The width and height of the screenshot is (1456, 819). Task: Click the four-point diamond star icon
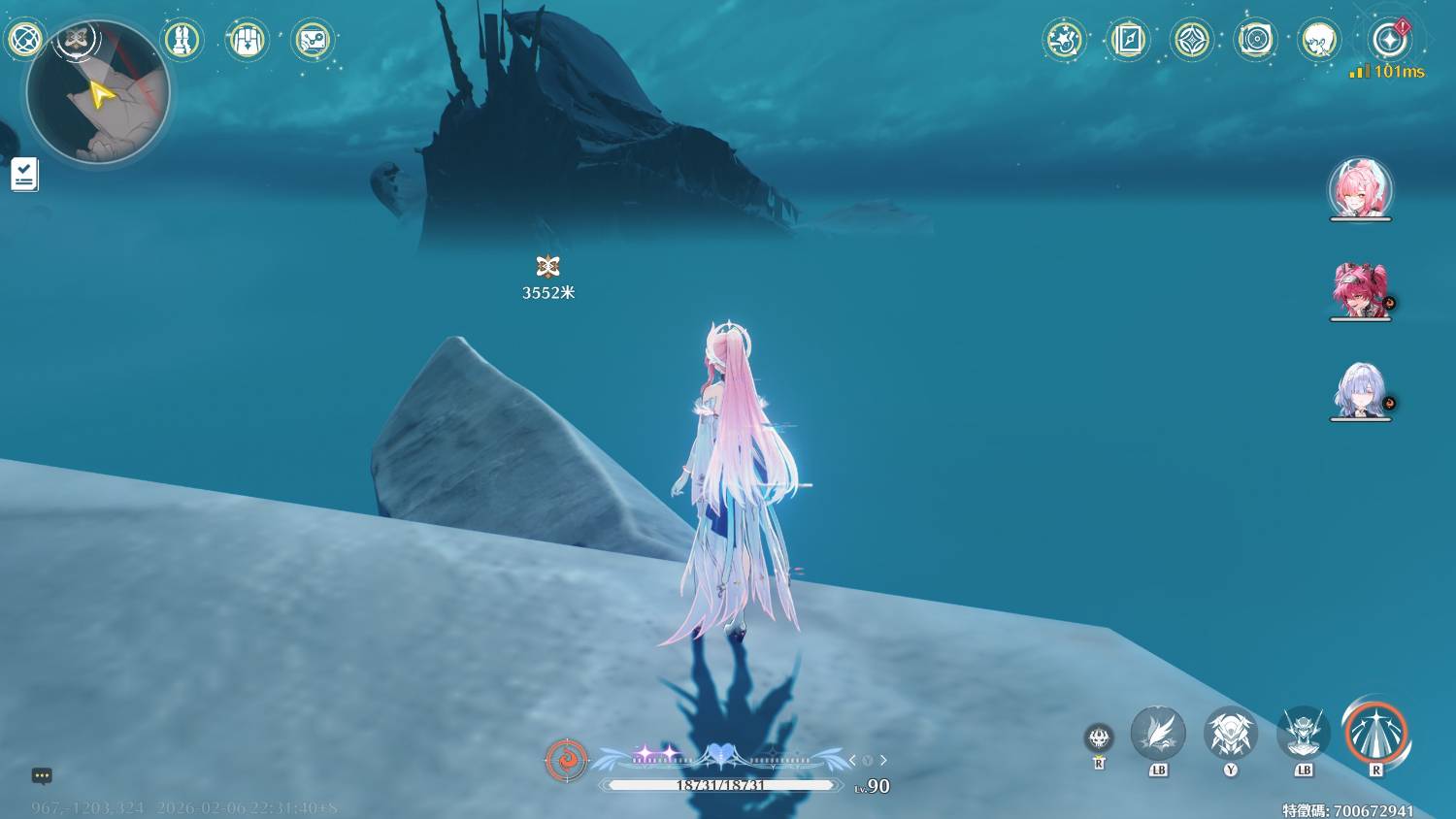click(1192, 40)
